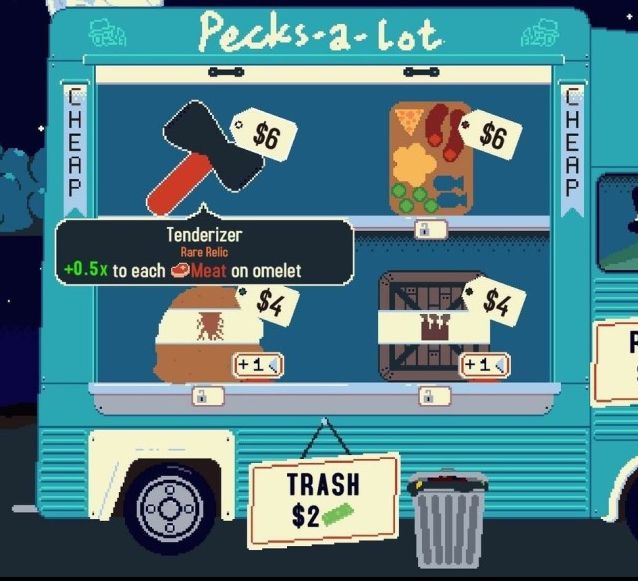Click the Trash $2 sign

(x=323, y=499)
